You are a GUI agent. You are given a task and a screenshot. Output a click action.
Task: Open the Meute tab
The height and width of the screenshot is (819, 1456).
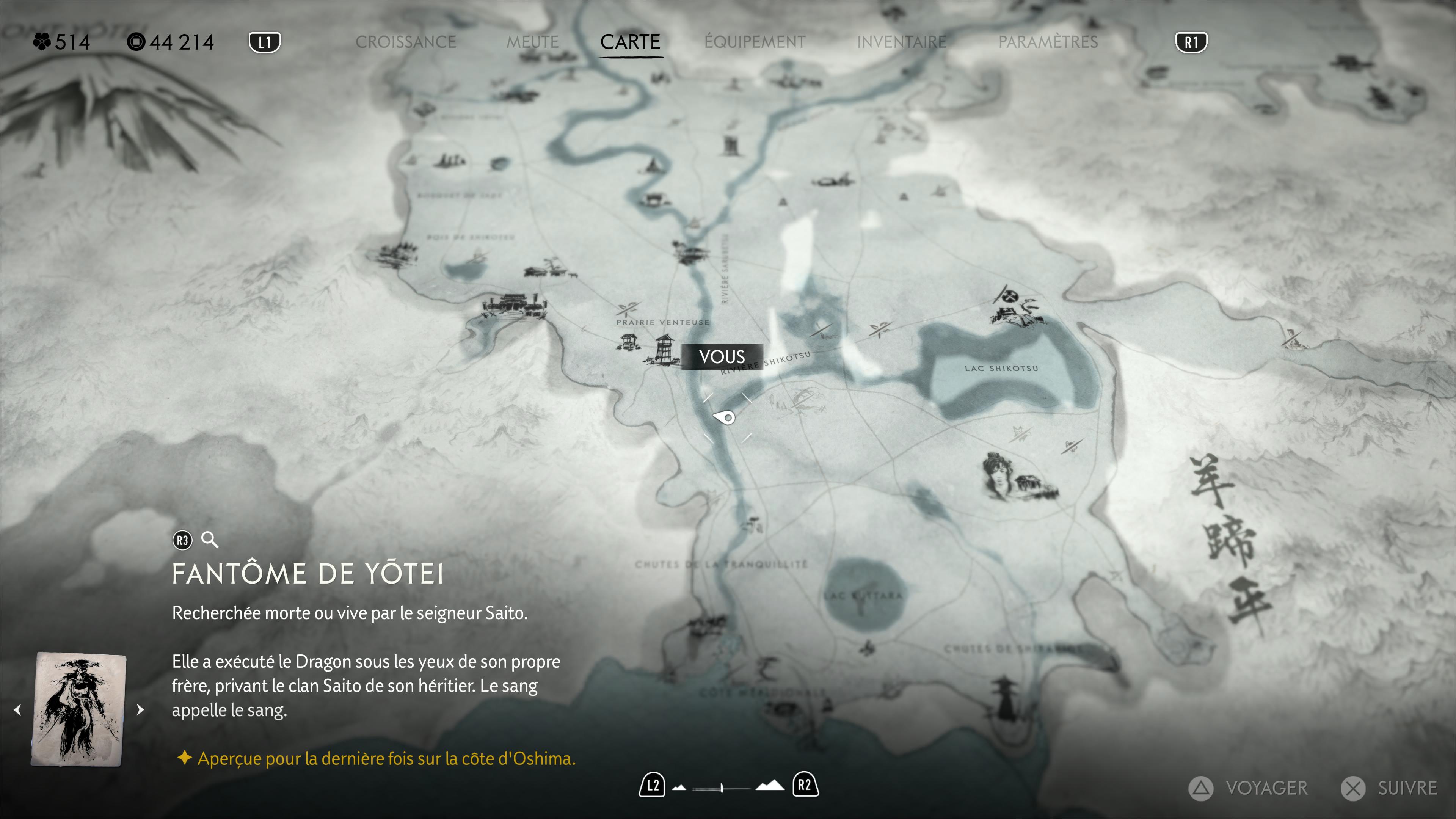point(532,42)
